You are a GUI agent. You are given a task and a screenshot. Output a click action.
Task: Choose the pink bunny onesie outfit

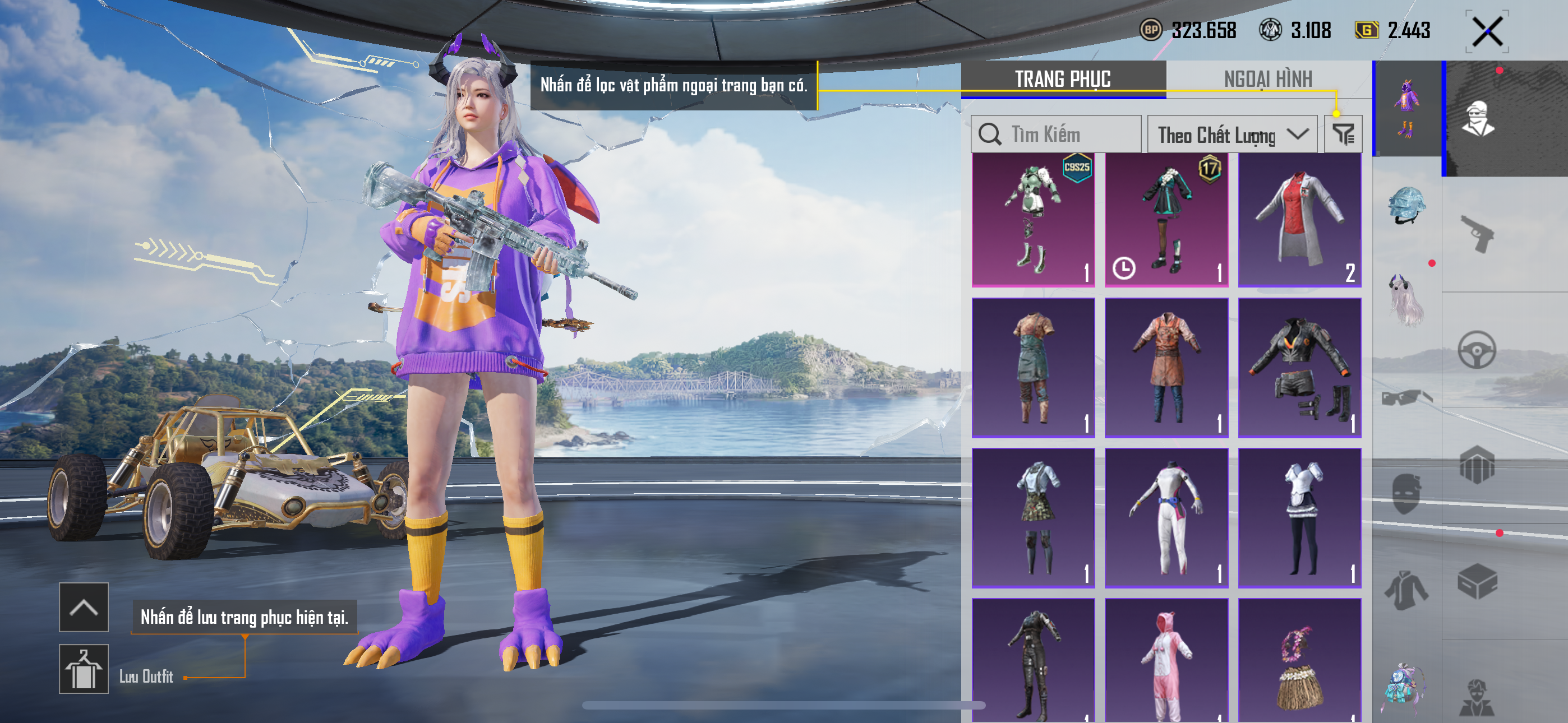pyautogui.click(x=1166, y=660)
